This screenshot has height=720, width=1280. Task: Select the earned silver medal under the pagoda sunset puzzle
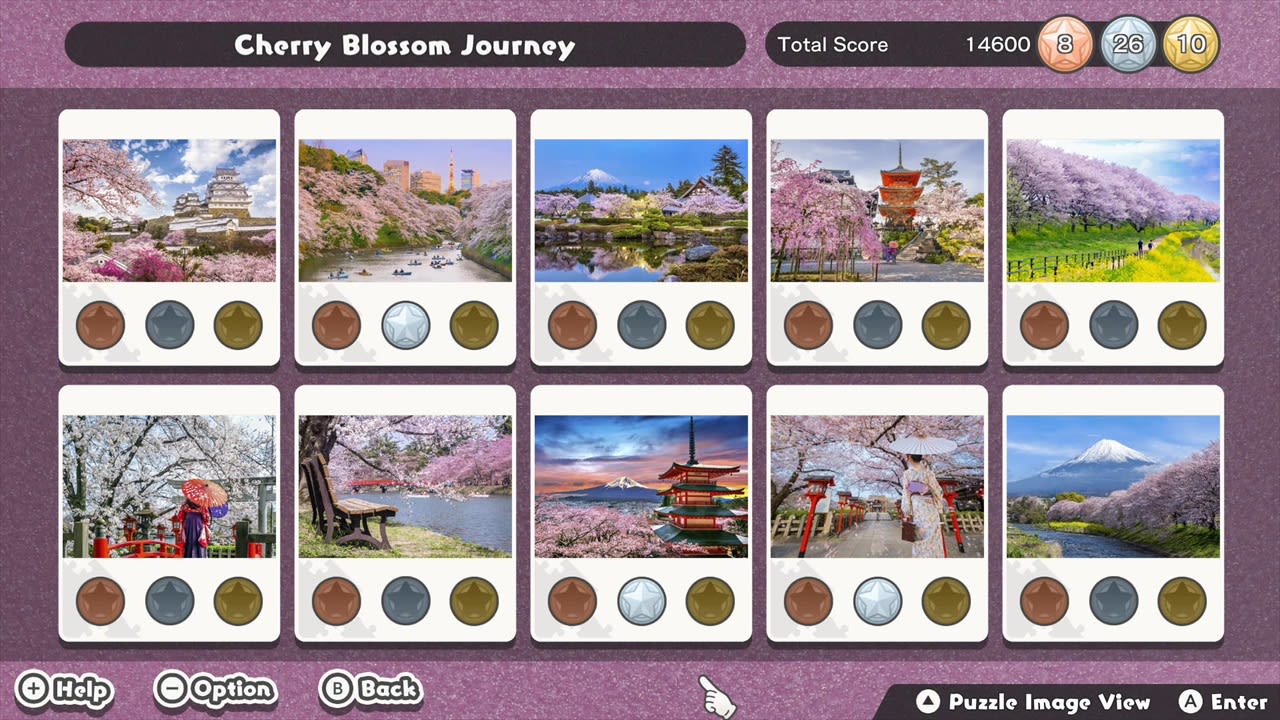coord(641,600)
